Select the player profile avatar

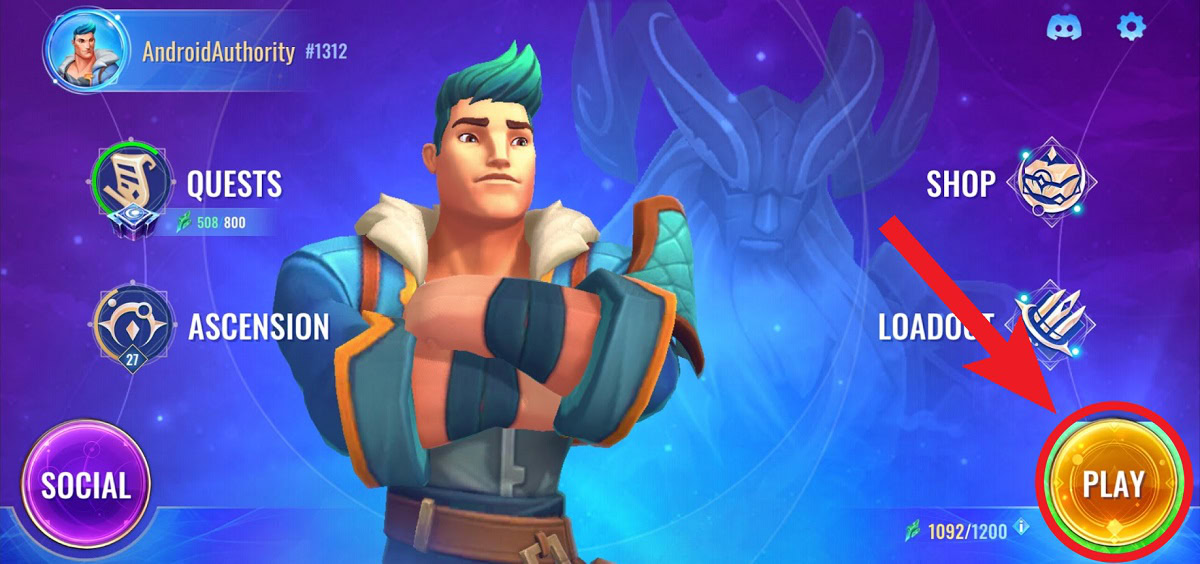85,51
